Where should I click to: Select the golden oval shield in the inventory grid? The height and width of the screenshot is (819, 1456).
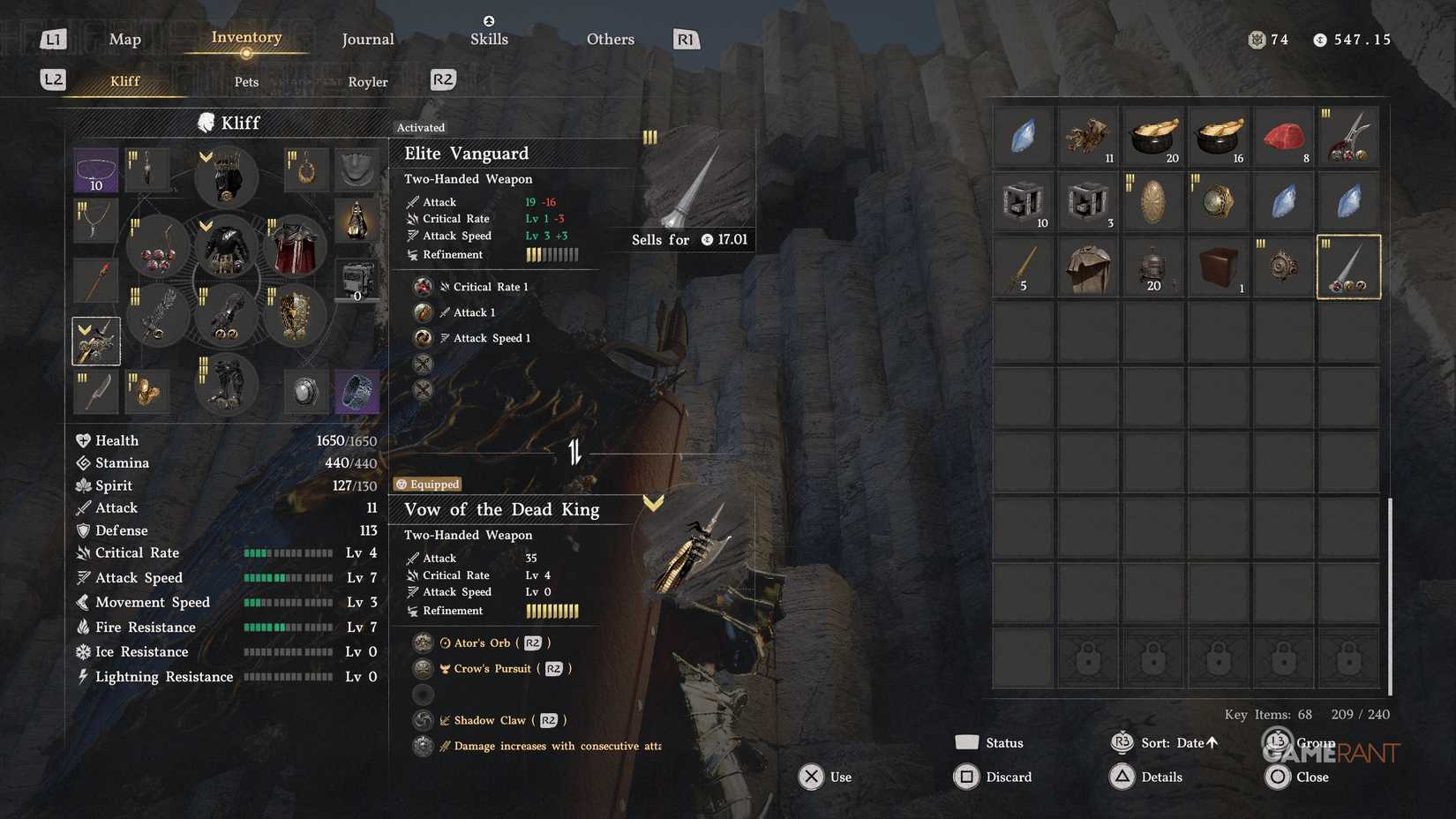[1153, 200]
